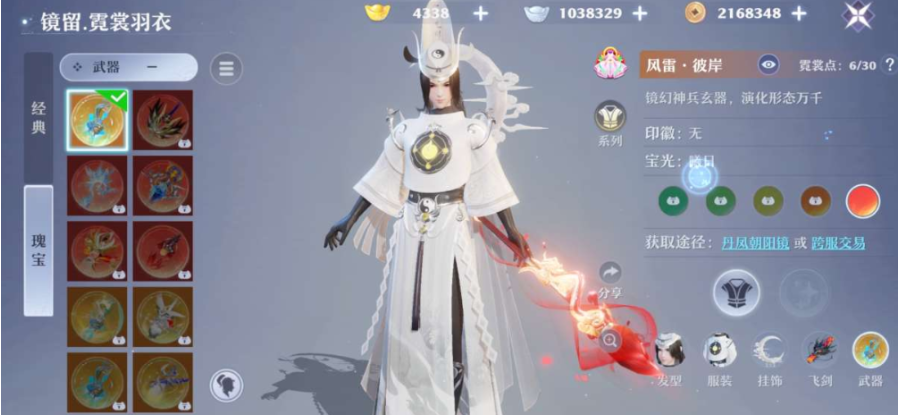Open the 飞剑 flying sword category

coord(819,355)
